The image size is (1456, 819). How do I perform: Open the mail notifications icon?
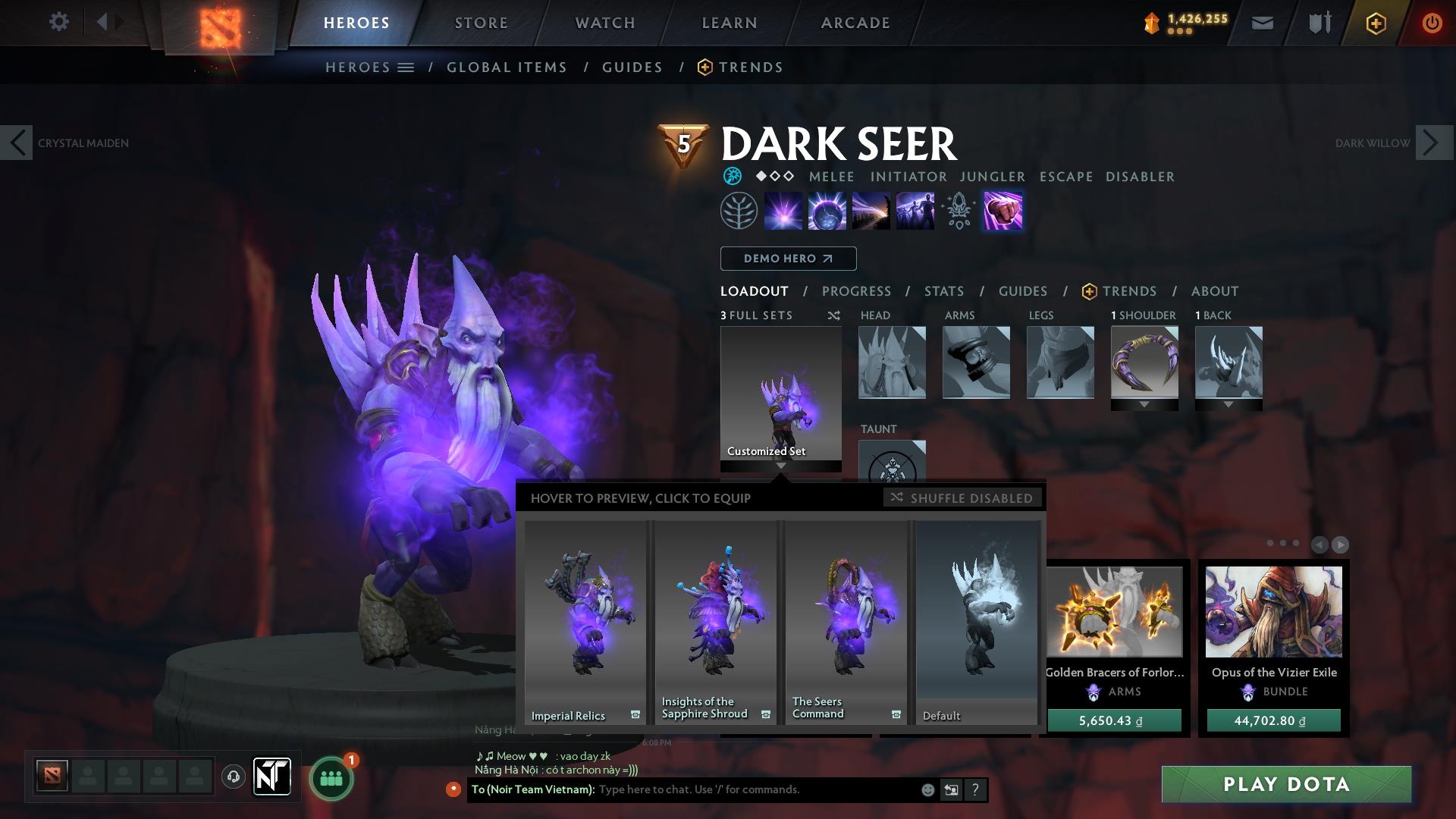tap(1262, 22)
